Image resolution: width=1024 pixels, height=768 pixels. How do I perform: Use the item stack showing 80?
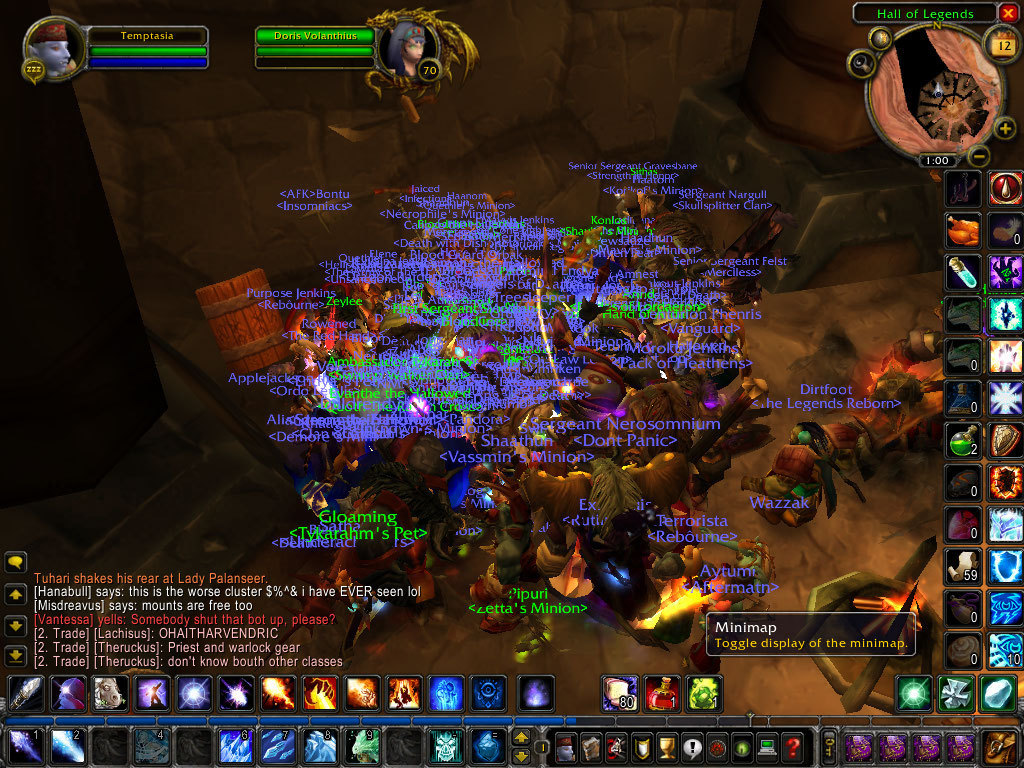(619, 693)
